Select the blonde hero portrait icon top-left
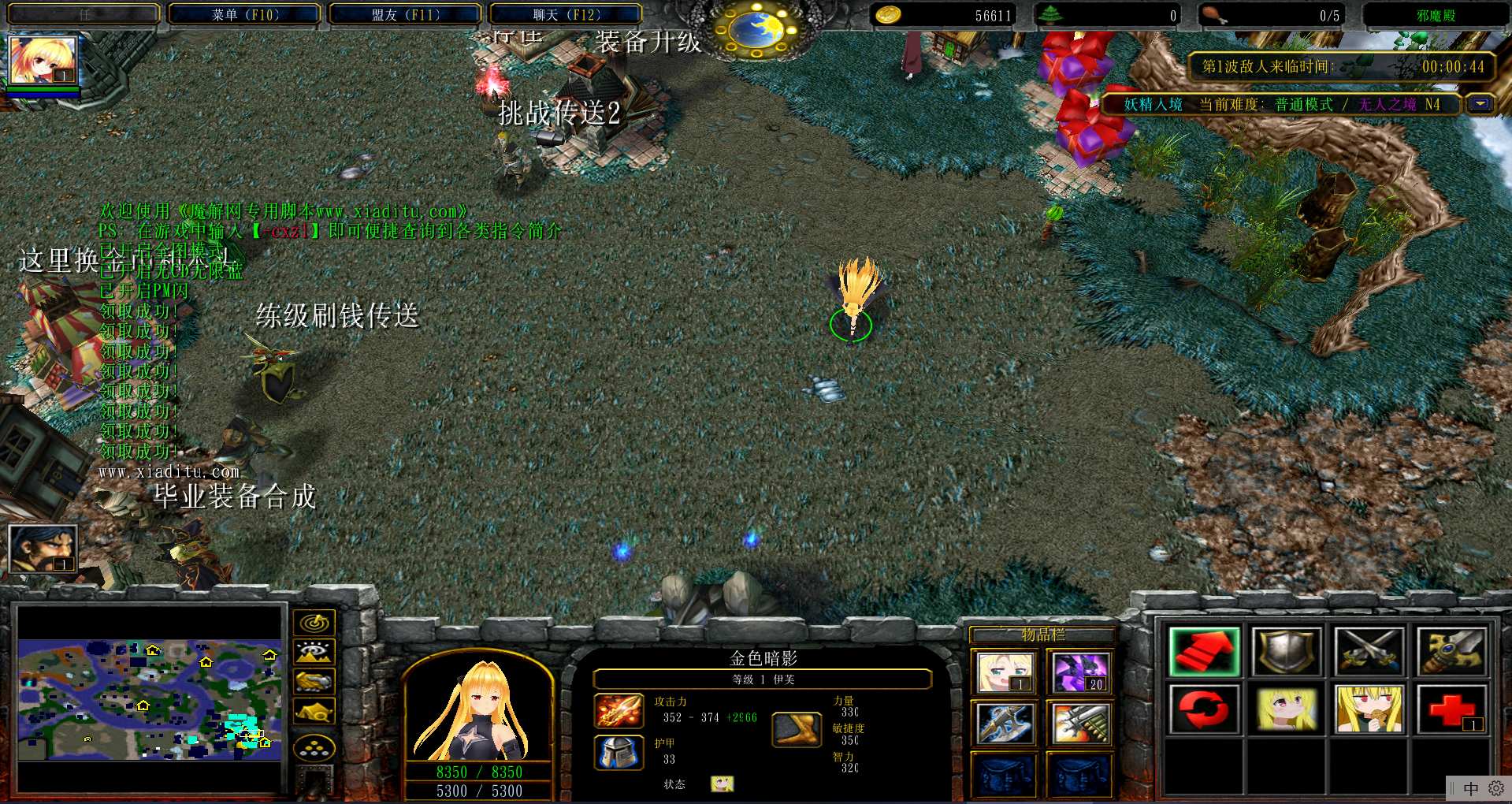Screen dimensions: 1512x804 42,60
